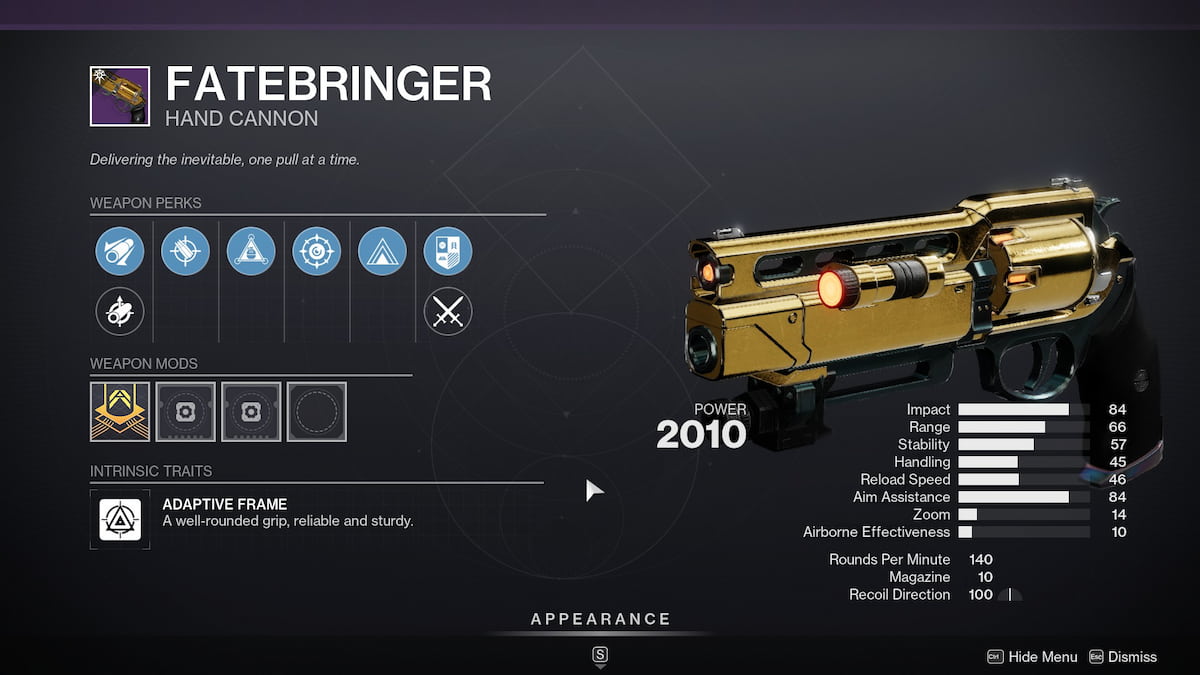Inspect the Adaptive Frame intrinsic trait icon

[120, 517]
